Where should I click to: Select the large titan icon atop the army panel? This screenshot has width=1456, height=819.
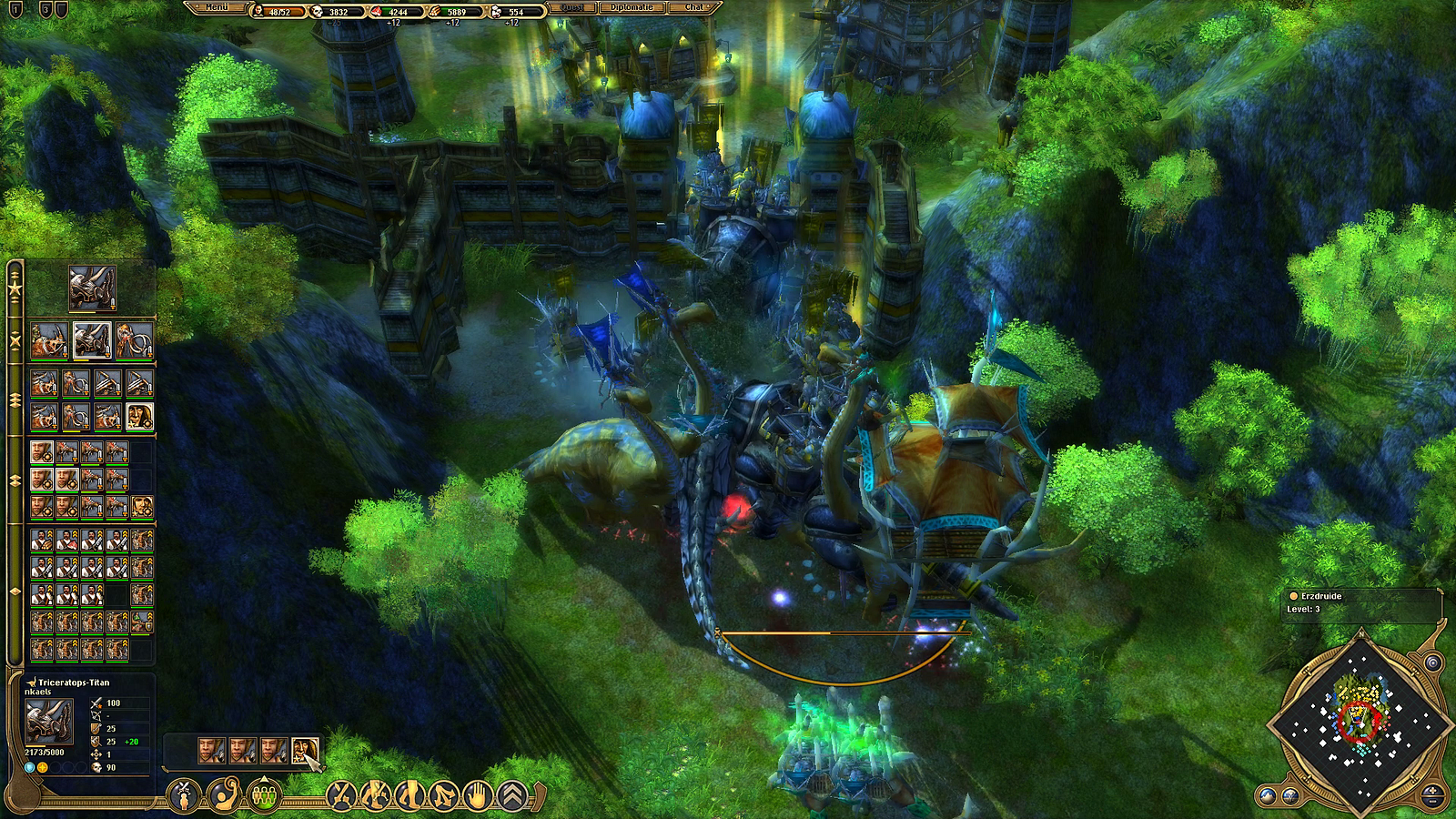click(x=92, y=288)
